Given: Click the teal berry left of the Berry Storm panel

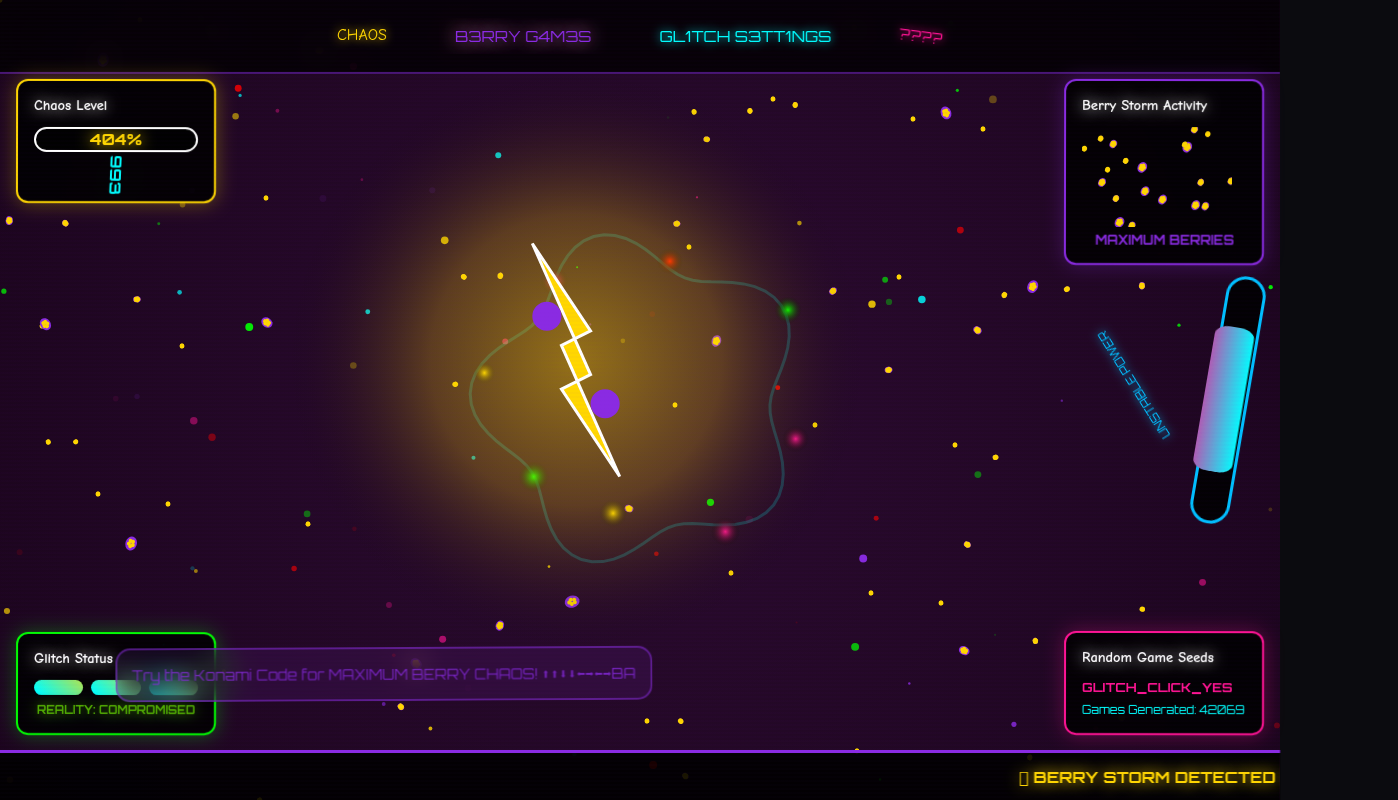Looking at the screenshot, I should tap(922, 298).
